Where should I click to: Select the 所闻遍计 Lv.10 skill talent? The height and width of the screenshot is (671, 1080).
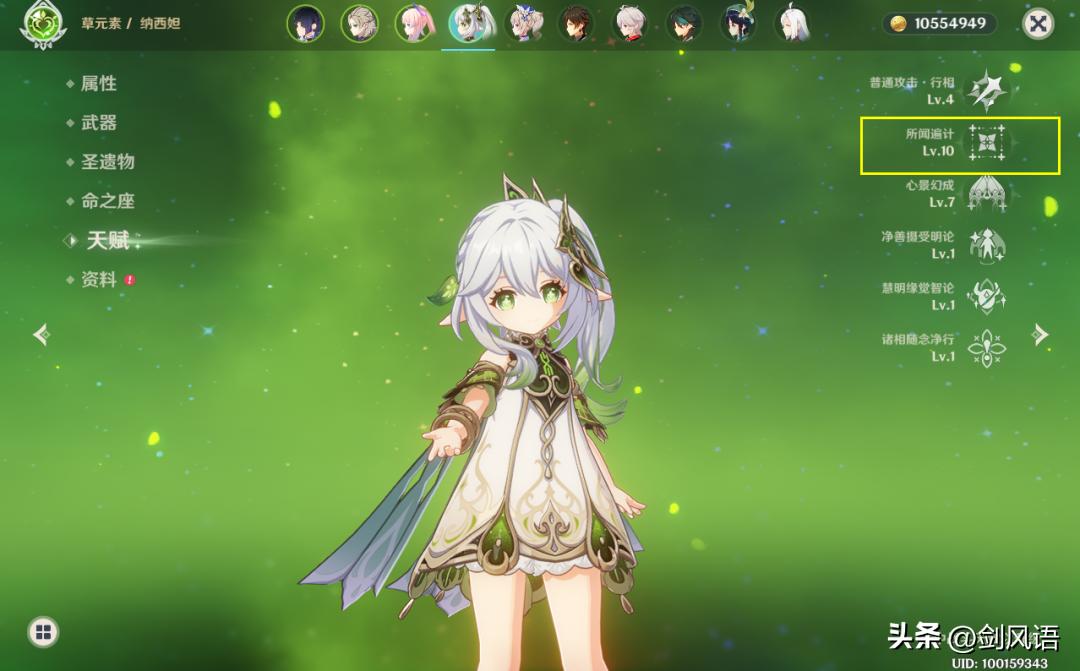986,143
